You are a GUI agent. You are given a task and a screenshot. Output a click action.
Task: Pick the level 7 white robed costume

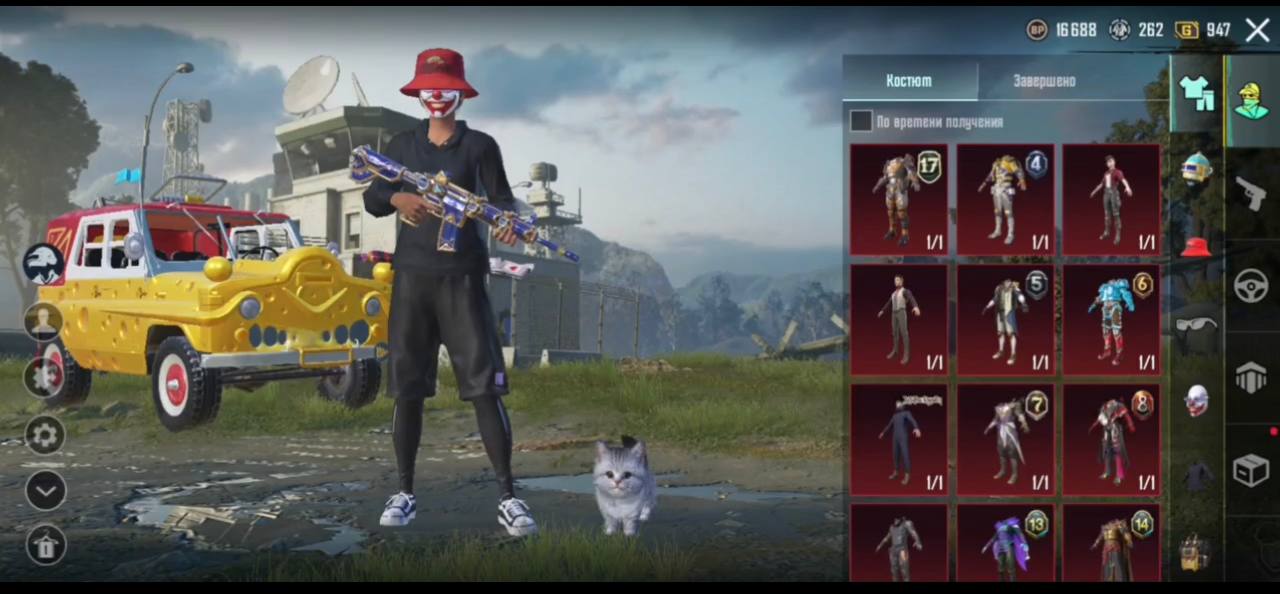[x=1005, y=439]
